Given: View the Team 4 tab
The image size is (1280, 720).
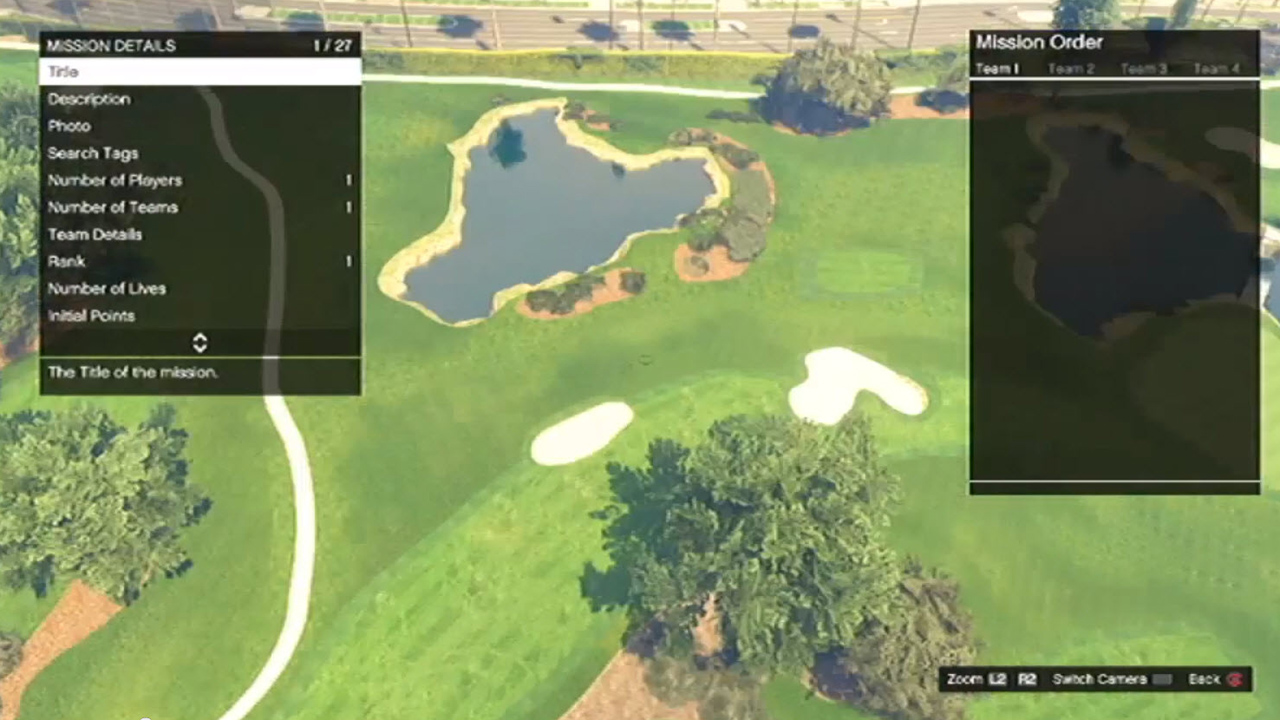Looking at the screenshot, I should tap(1216, 69).
